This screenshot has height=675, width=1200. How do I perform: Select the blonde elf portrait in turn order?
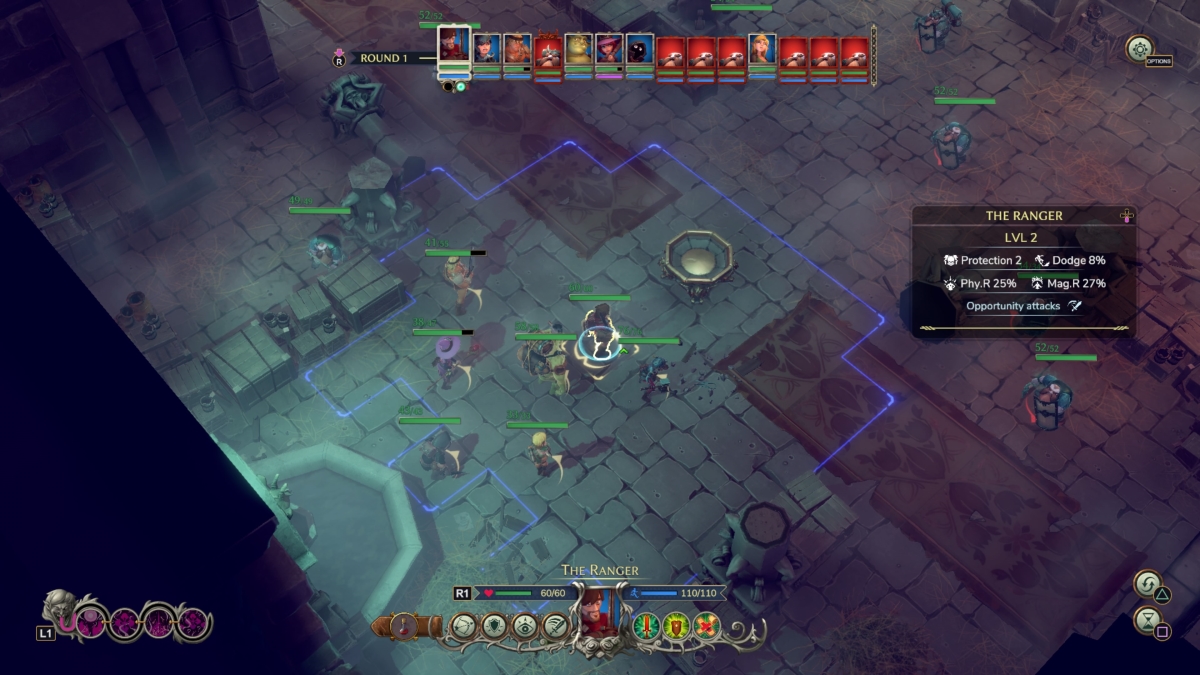(x=762, y=49)
